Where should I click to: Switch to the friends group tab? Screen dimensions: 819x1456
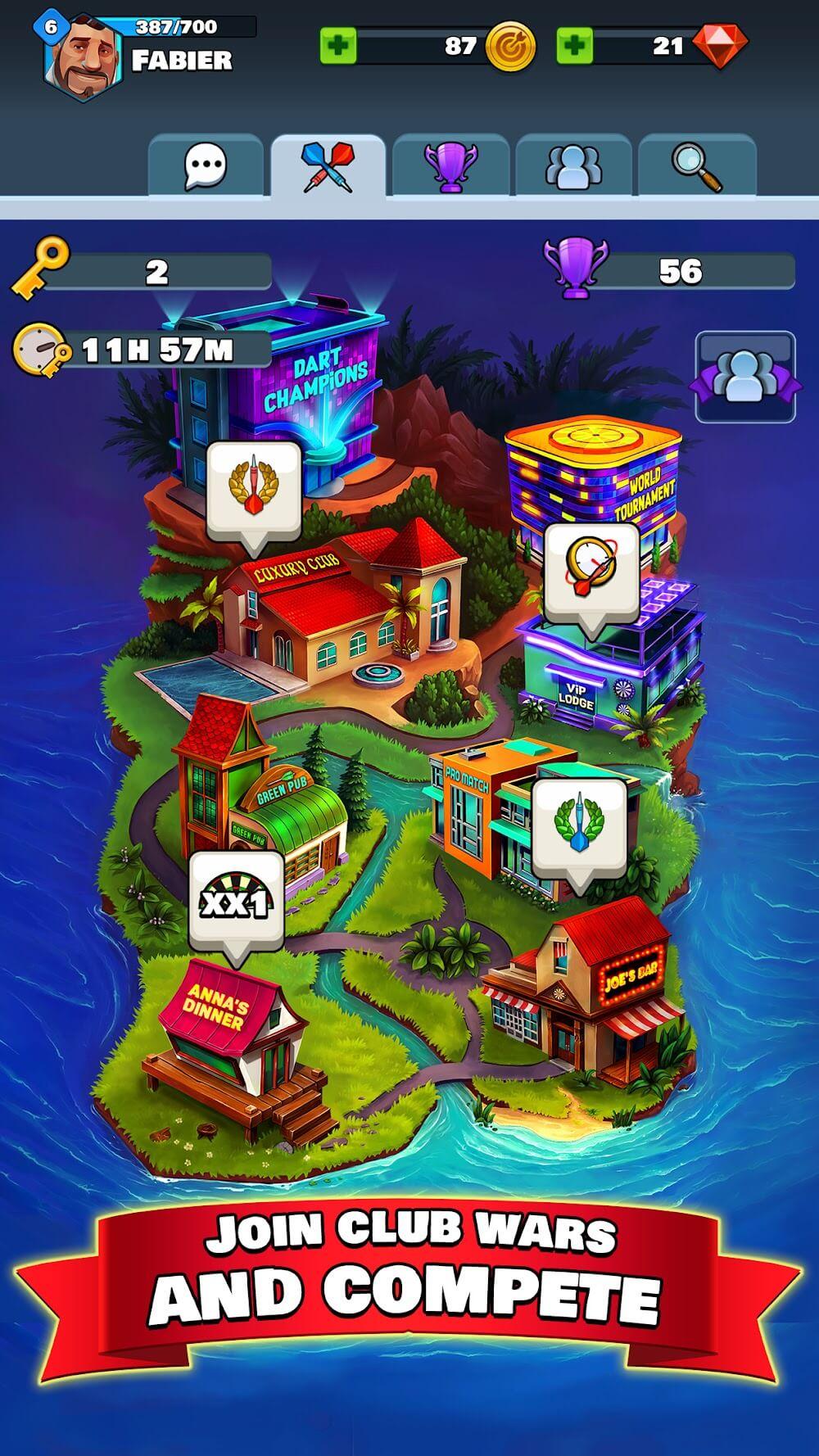(574, 166)
